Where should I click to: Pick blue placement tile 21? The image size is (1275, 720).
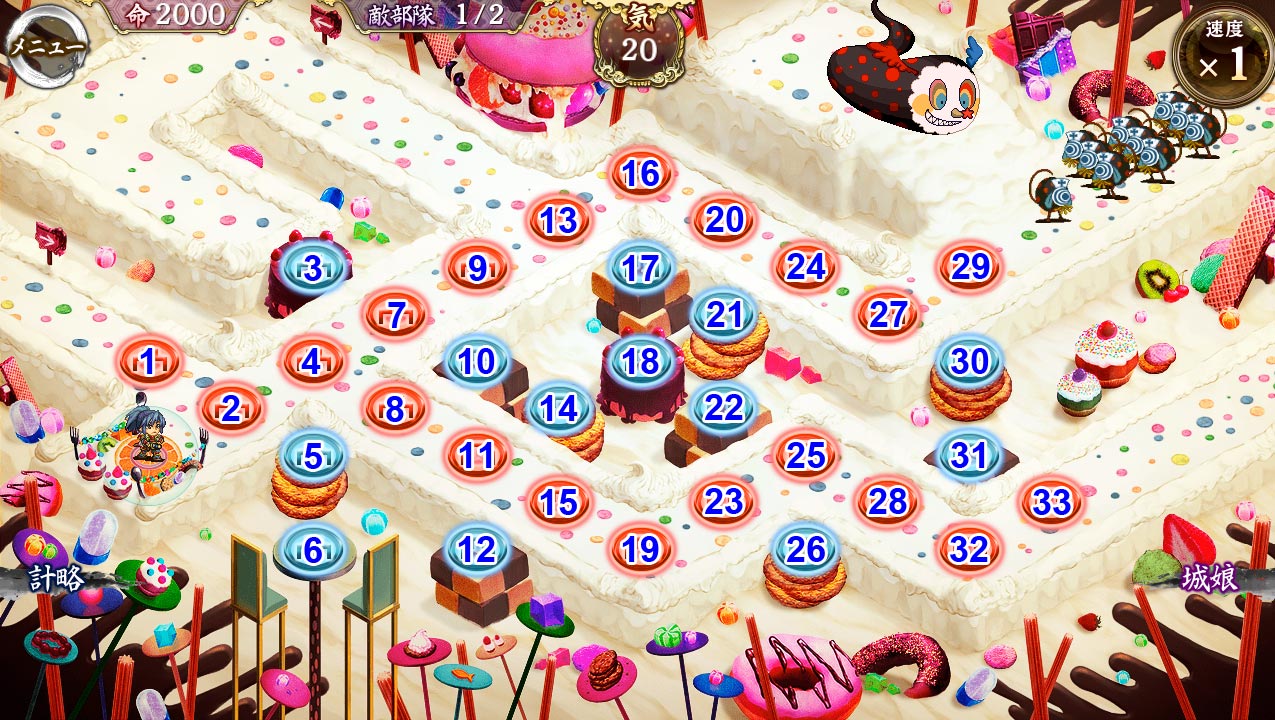[723, 315]
